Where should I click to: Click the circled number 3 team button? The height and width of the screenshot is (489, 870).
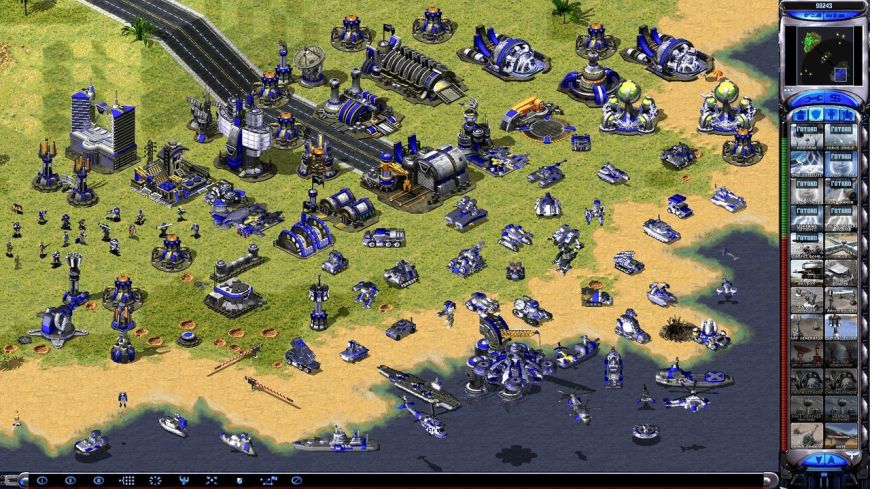click(x=98, y=481)
